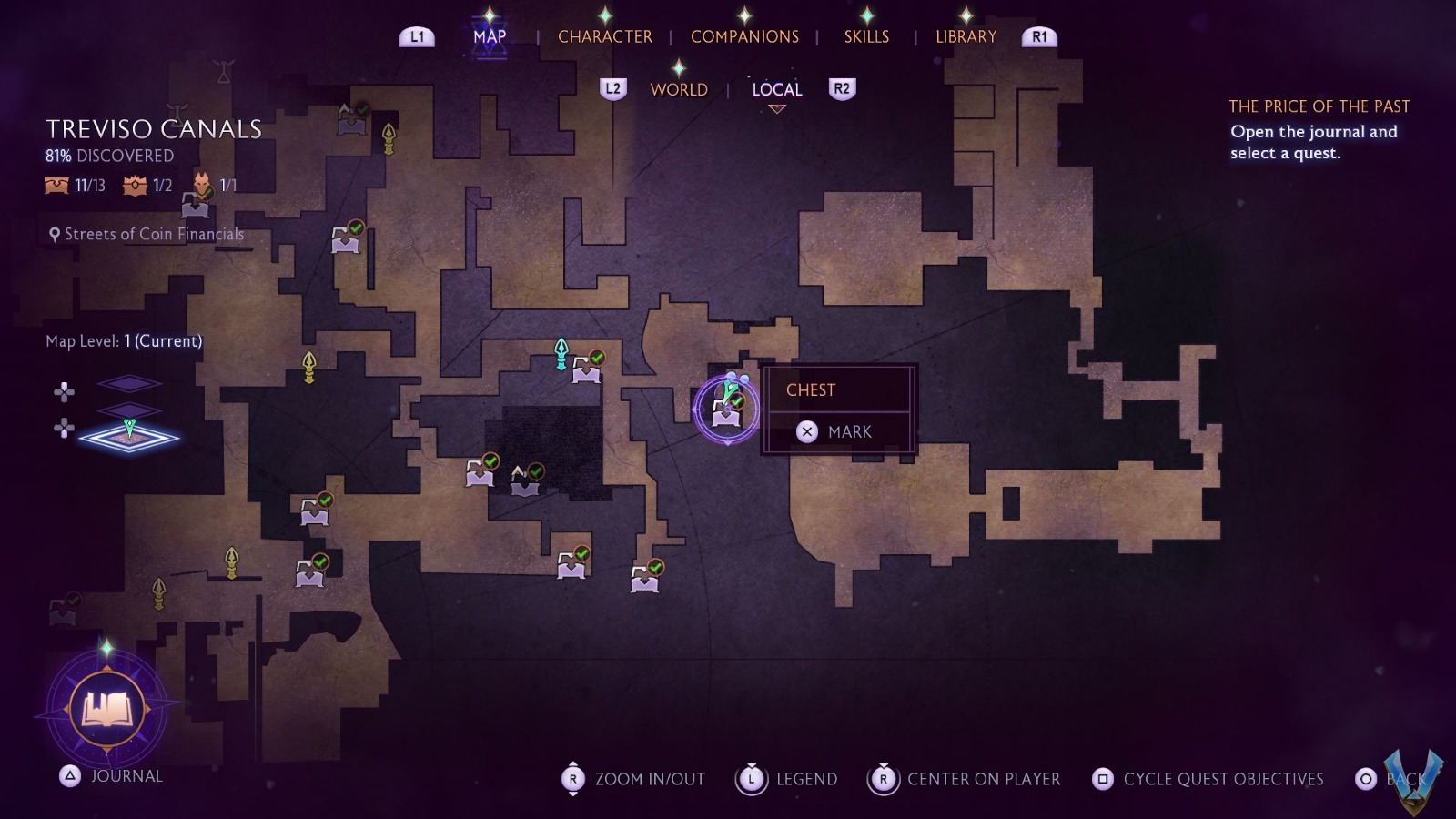Select the Map tab
This screenshot has width=1456, height=819.
click(x=490, y=36)
